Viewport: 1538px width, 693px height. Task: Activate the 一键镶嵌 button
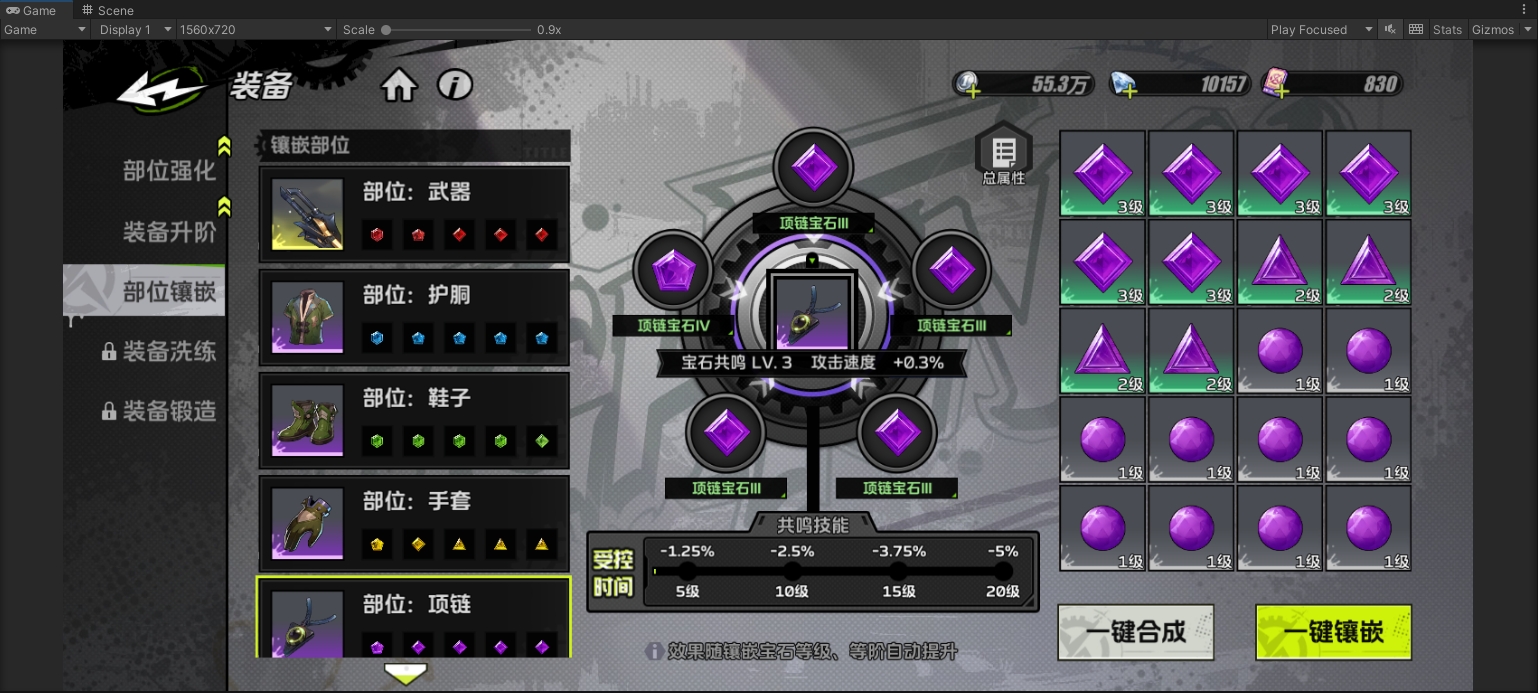click(1333, 632)
